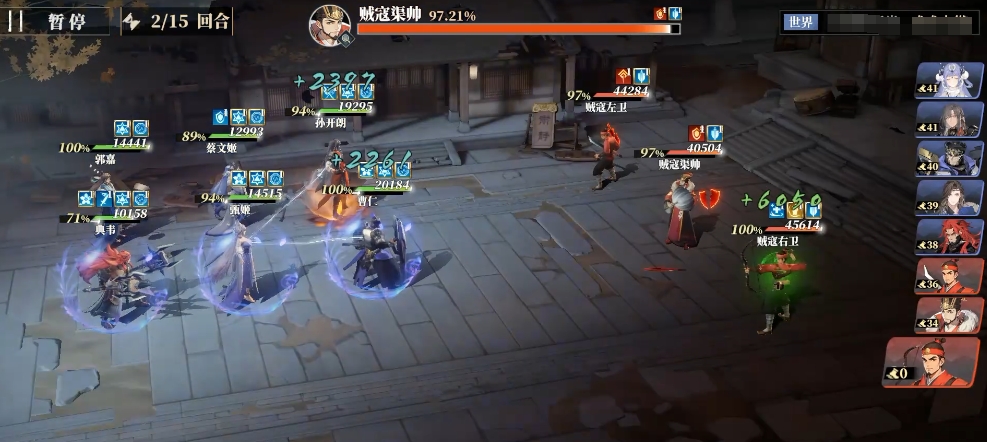This screenshot has height=442, width=987.
Task: Inspect the 贼寇渠帅 boss portrait
Action: pos(329,24)
